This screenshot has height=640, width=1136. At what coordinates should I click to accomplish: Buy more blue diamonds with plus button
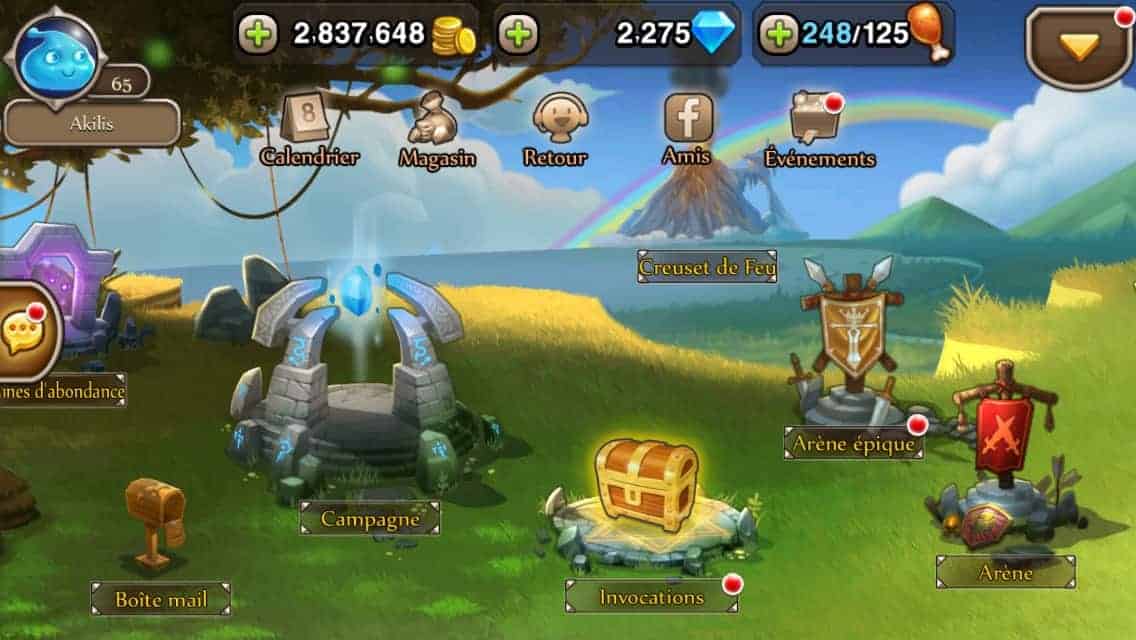pyautogui.click(x=517, y=34)
